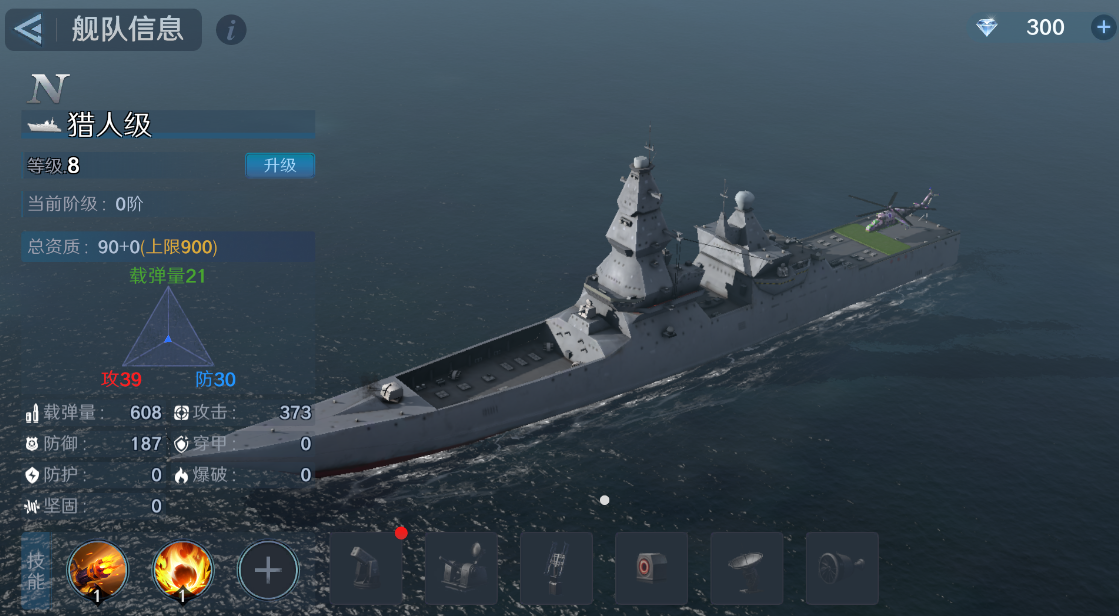The width and height of the screenshot is (1119, 616).
Task: Add a skill in the empty plus slot
Action: coord(267,571)
